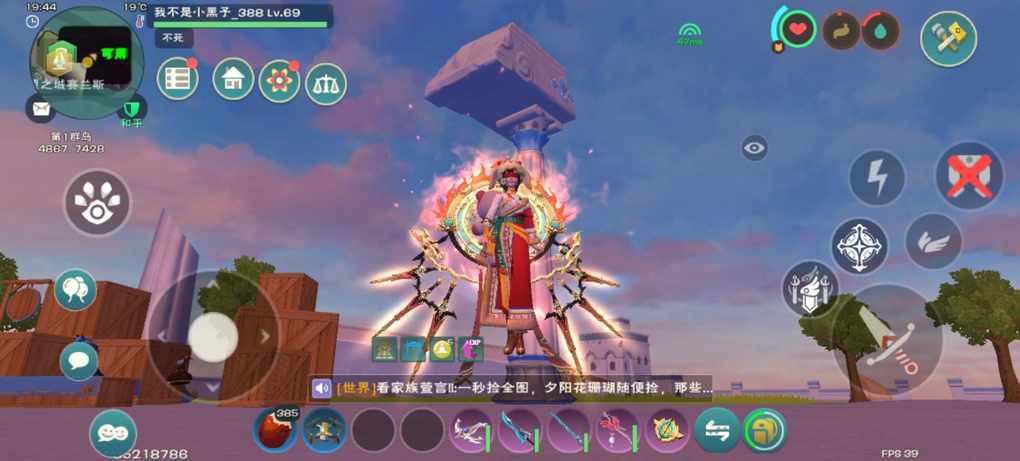Open the world chat message bar
1020x461 pixels.
pyautogui.click(x=510, y=388)
